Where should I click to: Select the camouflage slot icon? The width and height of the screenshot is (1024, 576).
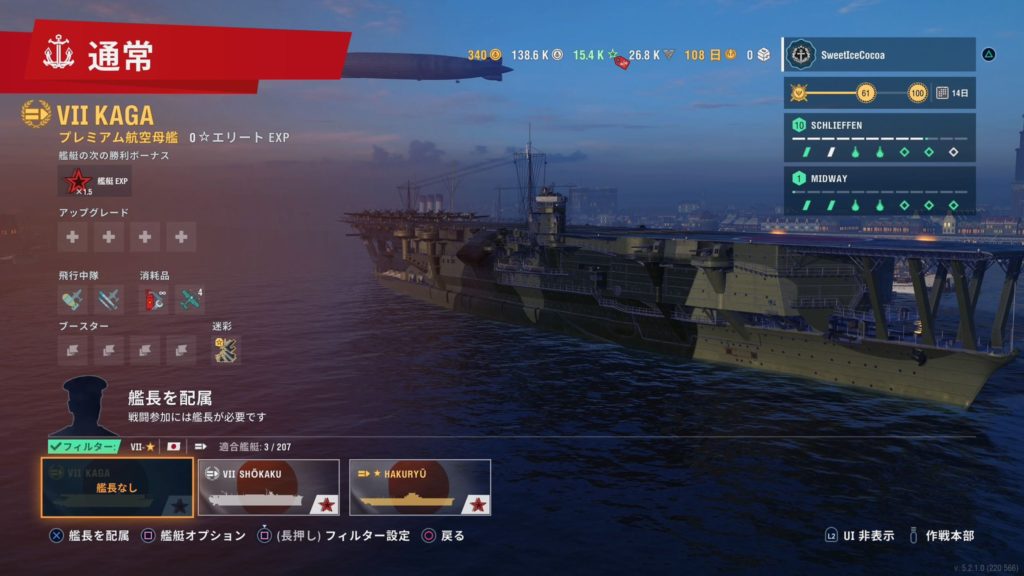tap(226, 349)
